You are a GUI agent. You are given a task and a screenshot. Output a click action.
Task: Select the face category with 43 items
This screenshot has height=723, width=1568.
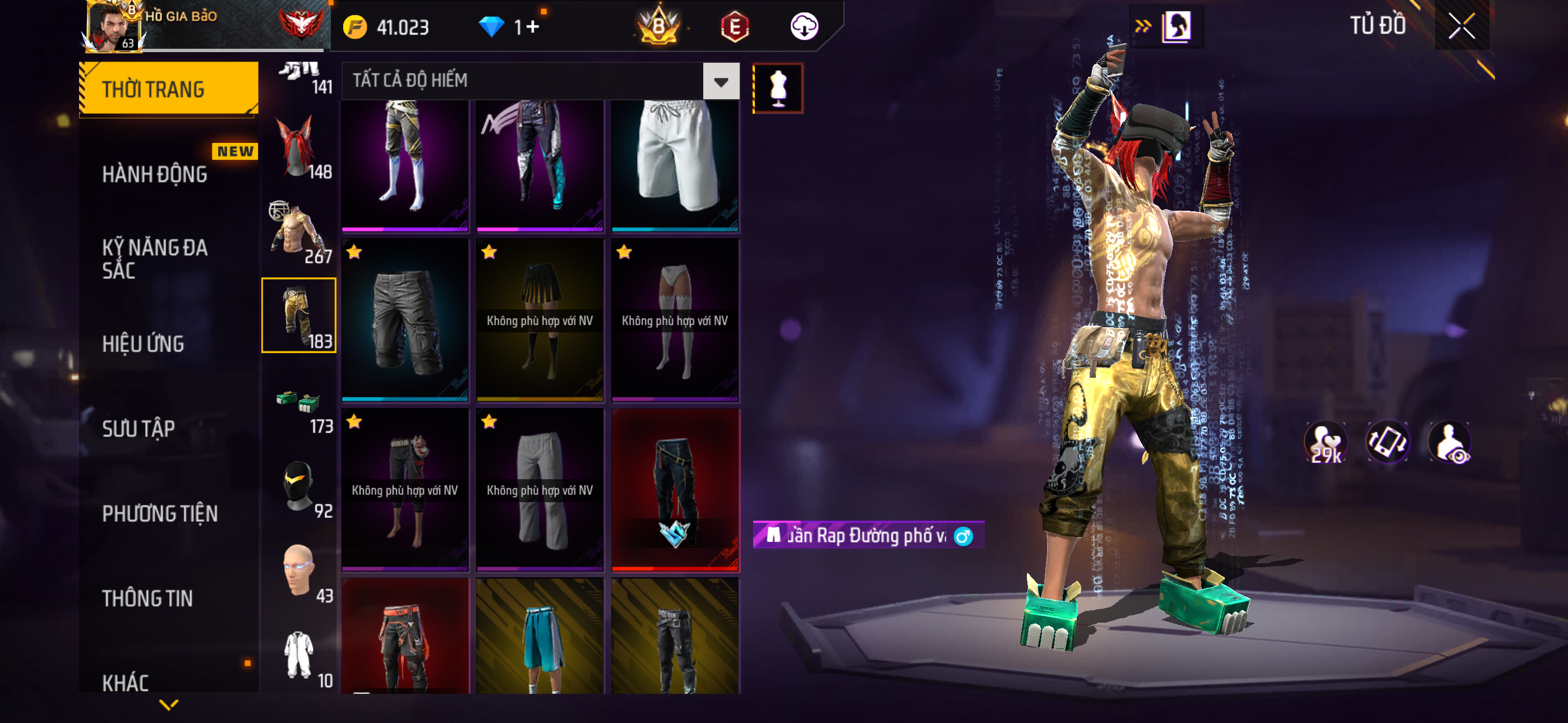[x=299, y=572]
